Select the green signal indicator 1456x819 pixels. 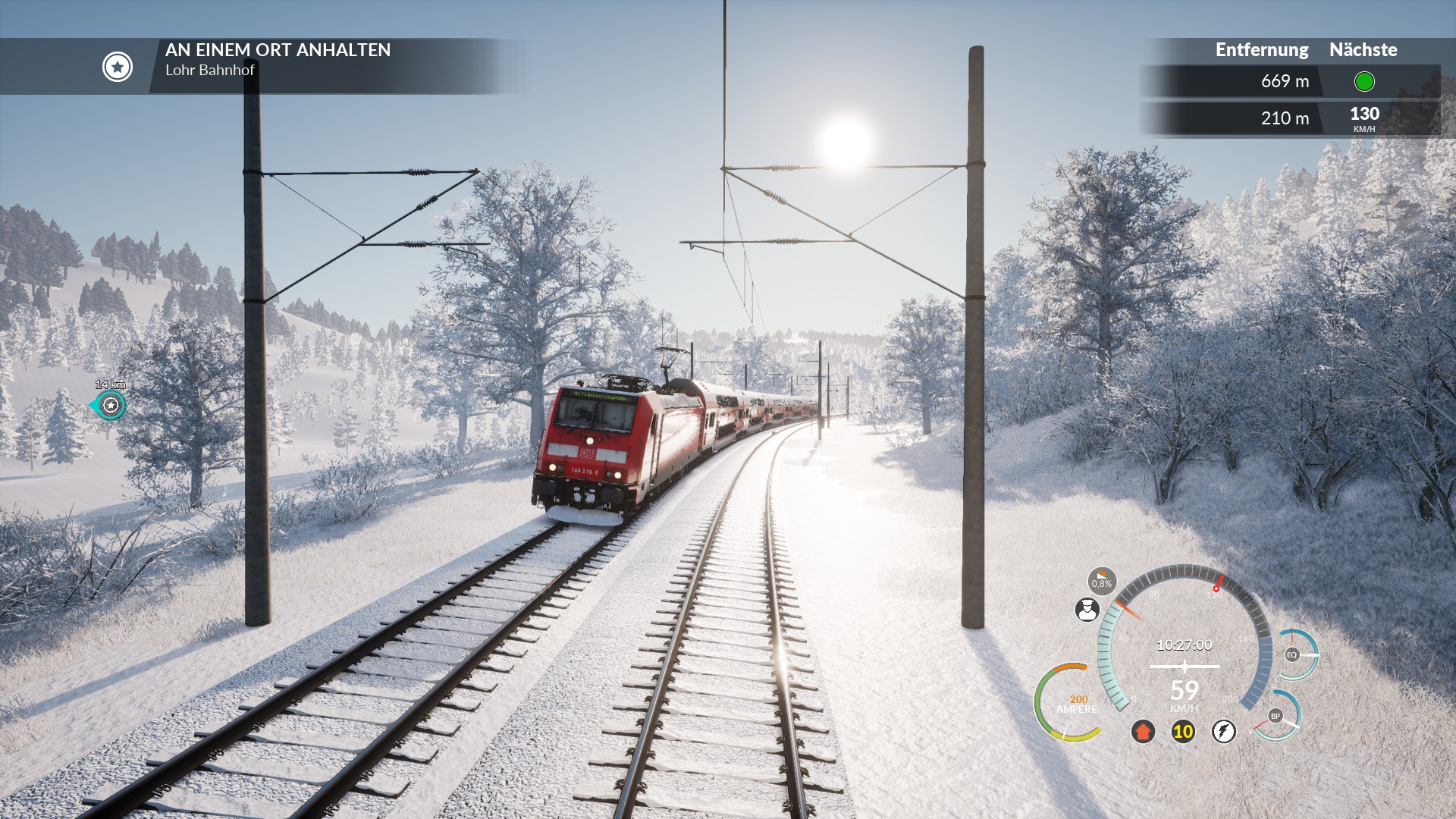tap(1363, 81)
